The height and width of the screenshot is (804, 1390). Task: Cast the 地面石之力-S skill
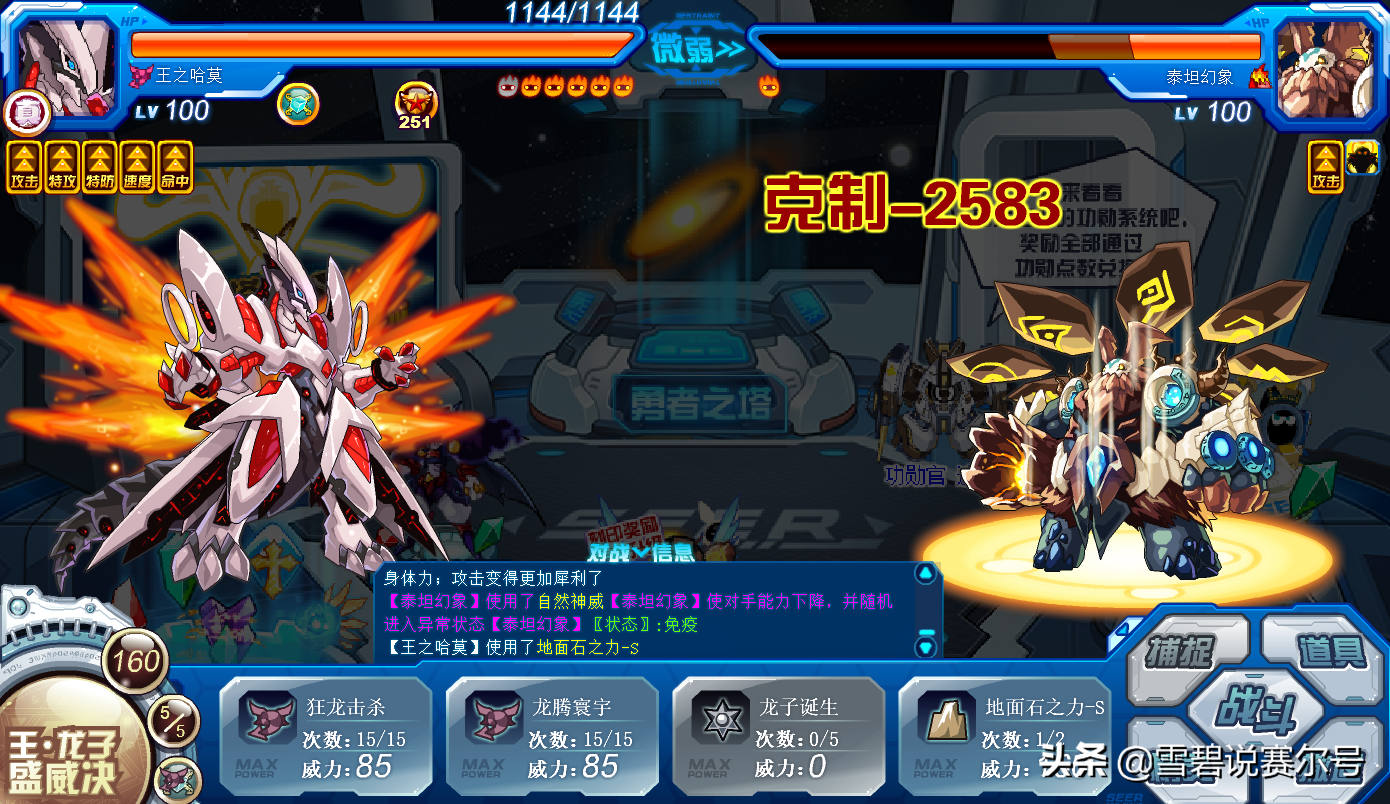click(1004, 735)
